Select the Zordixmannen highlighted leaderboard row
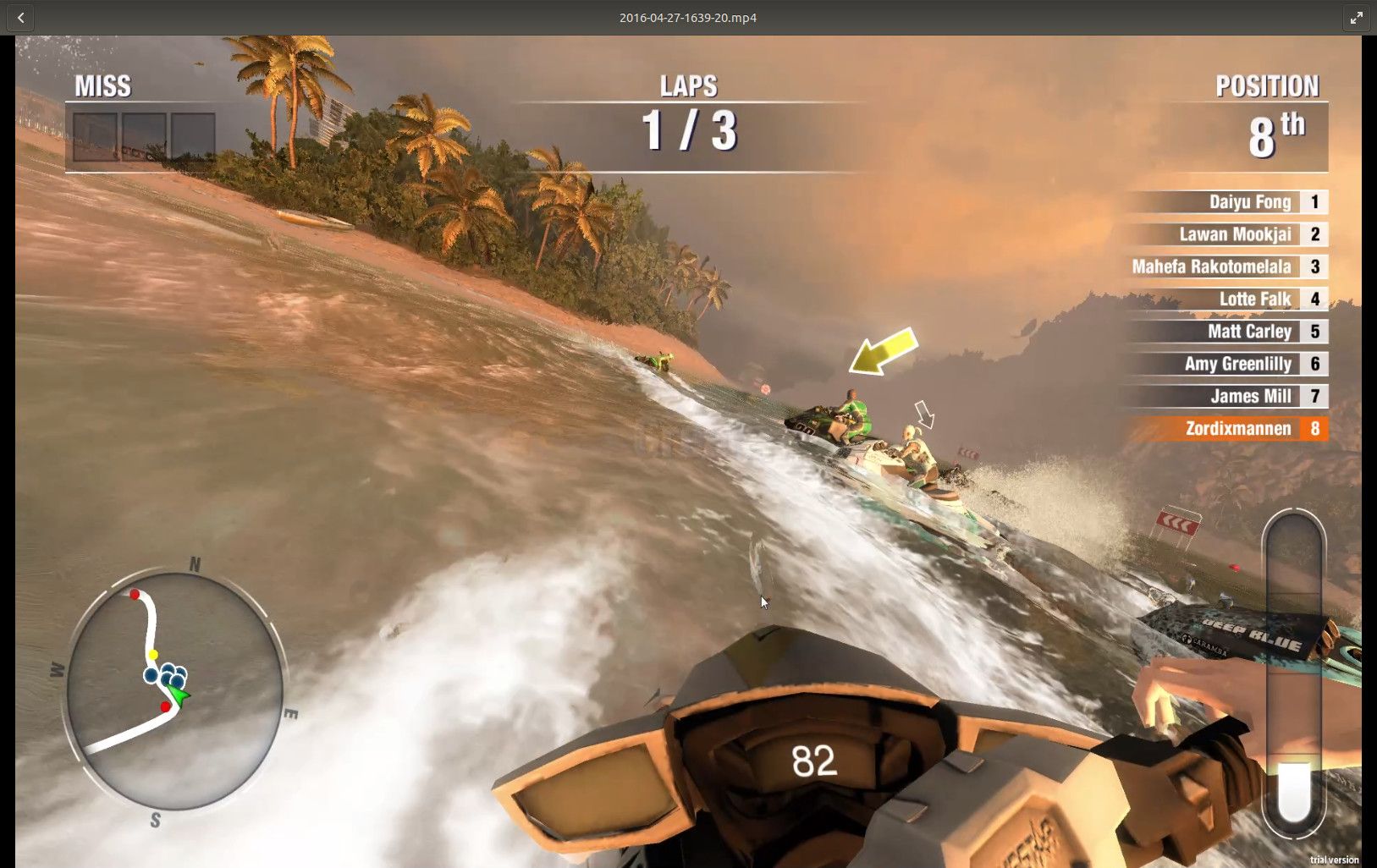The height and width of the screenshot is (868, 1377). click(x=1227, y=429)
